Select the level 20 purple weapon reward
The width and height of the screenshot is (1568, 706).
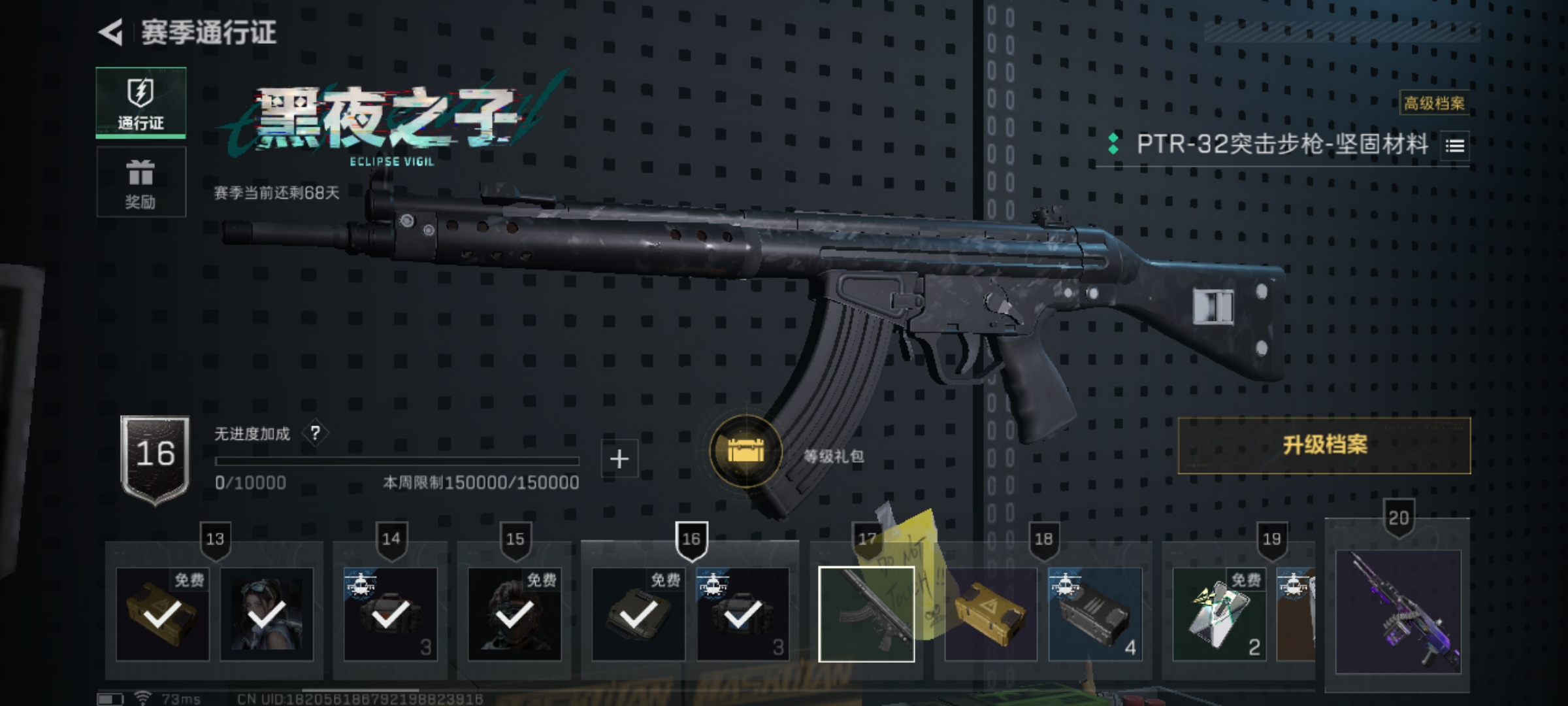(x=1397, y=612)
